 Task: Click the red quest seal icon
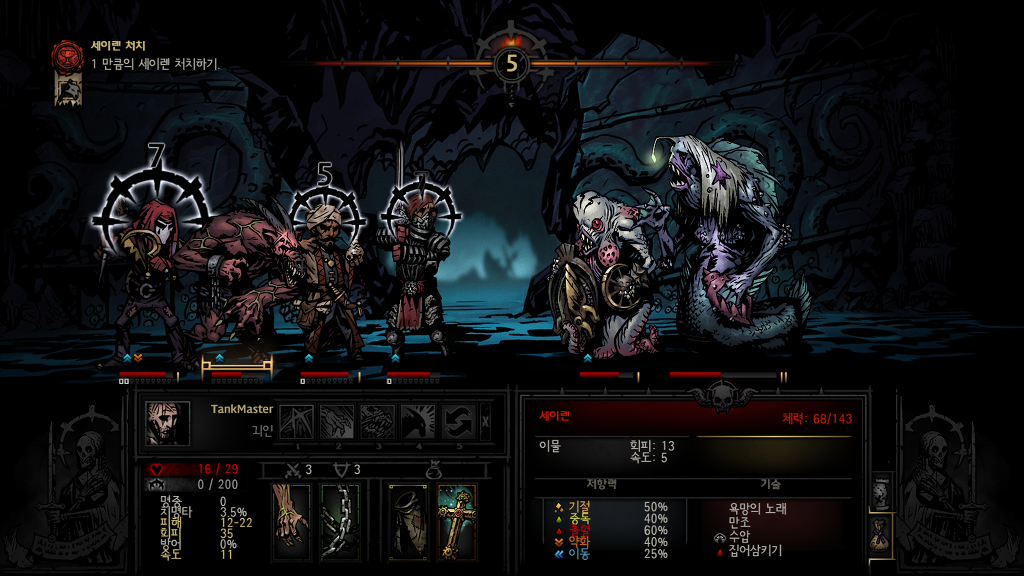(x=68, y=55)
